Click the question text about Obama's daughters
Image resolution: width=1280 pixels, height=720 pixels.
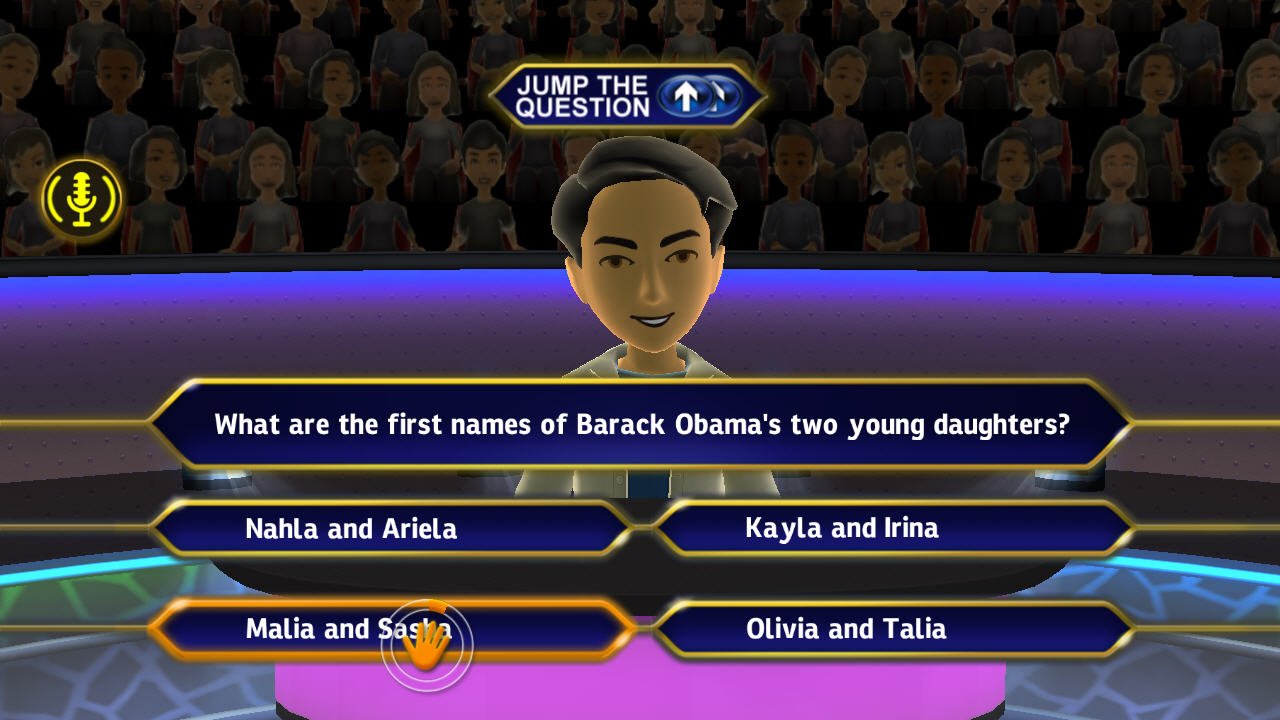point(640,424)
